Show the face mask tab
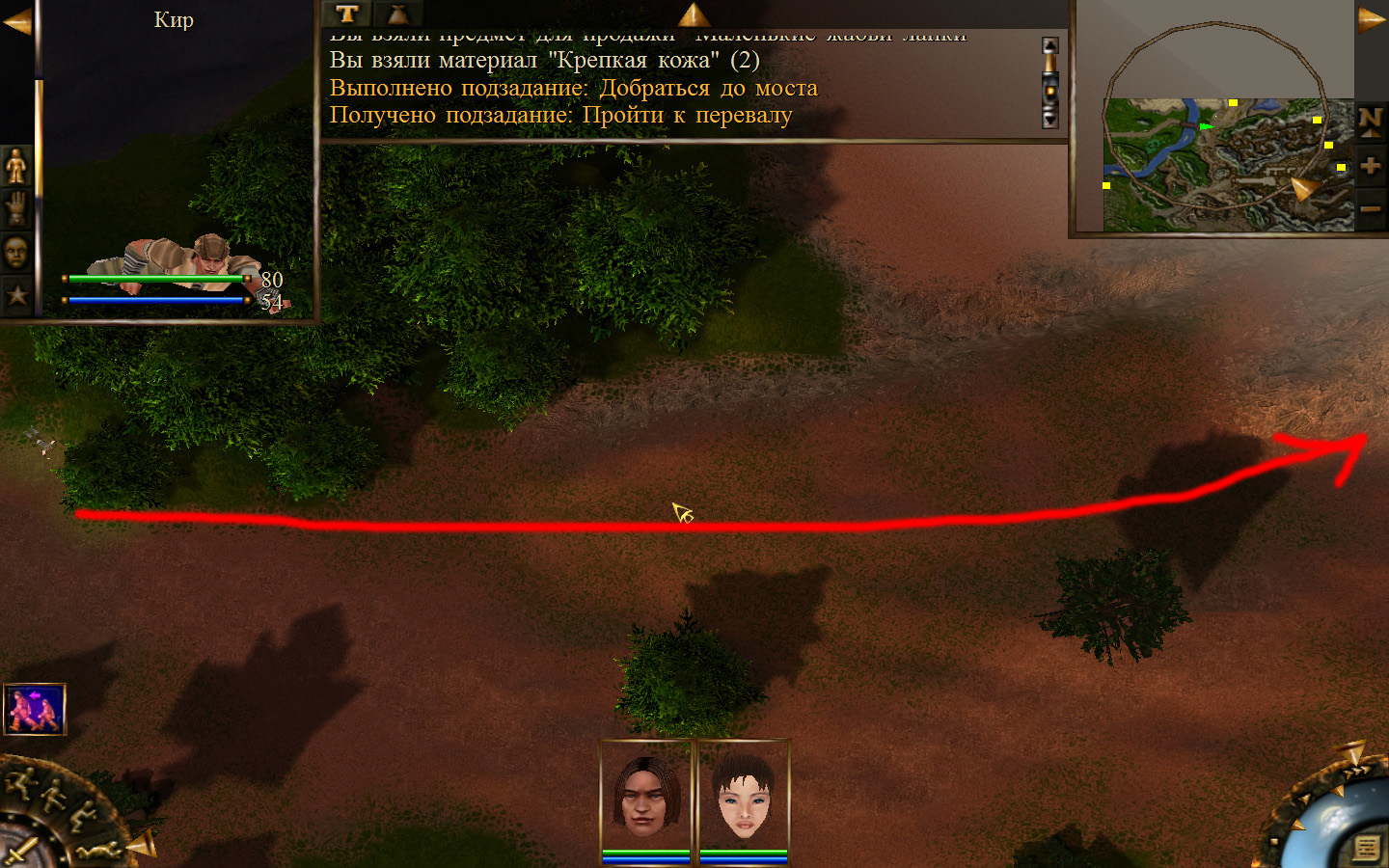Screen dimensions: 1389x868 16,253
